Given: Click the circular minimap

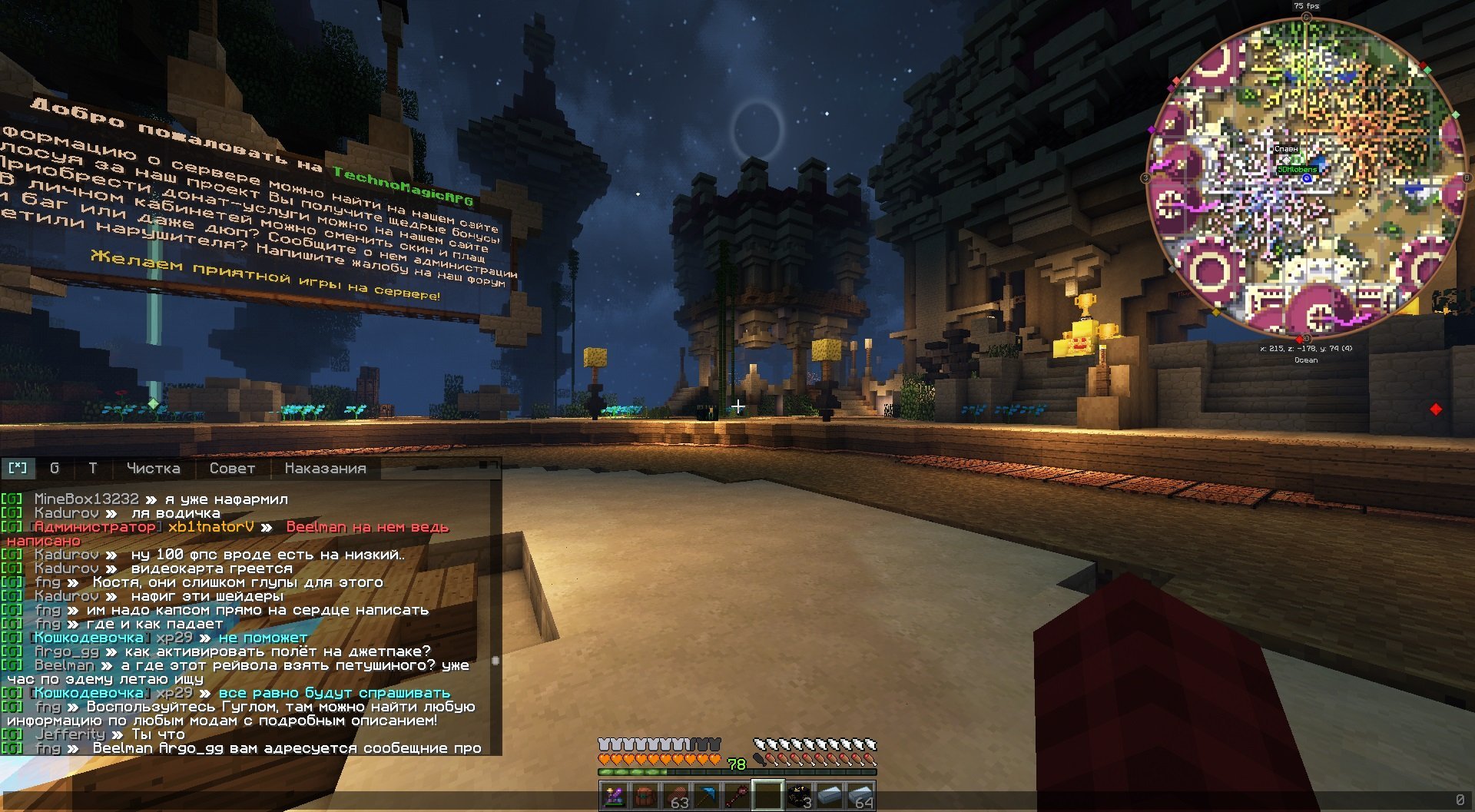Looking at the screenshot, I should (x=1305, y=178).
